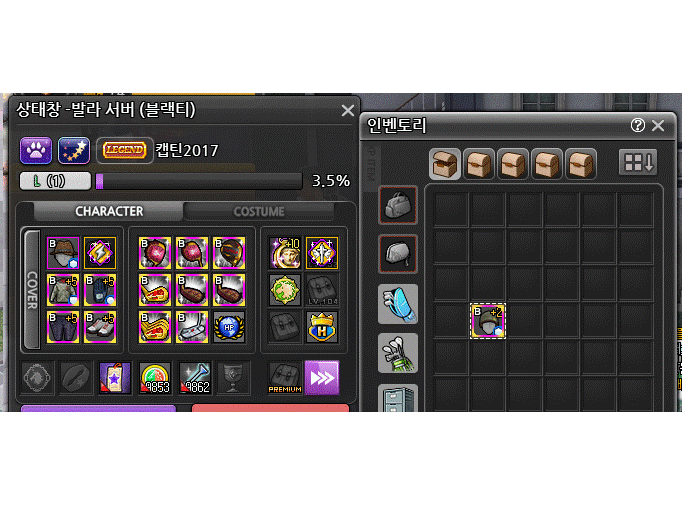This screenshot has width=682, height=530.
Task: Close the inventory window
Action: click(657, 126)
